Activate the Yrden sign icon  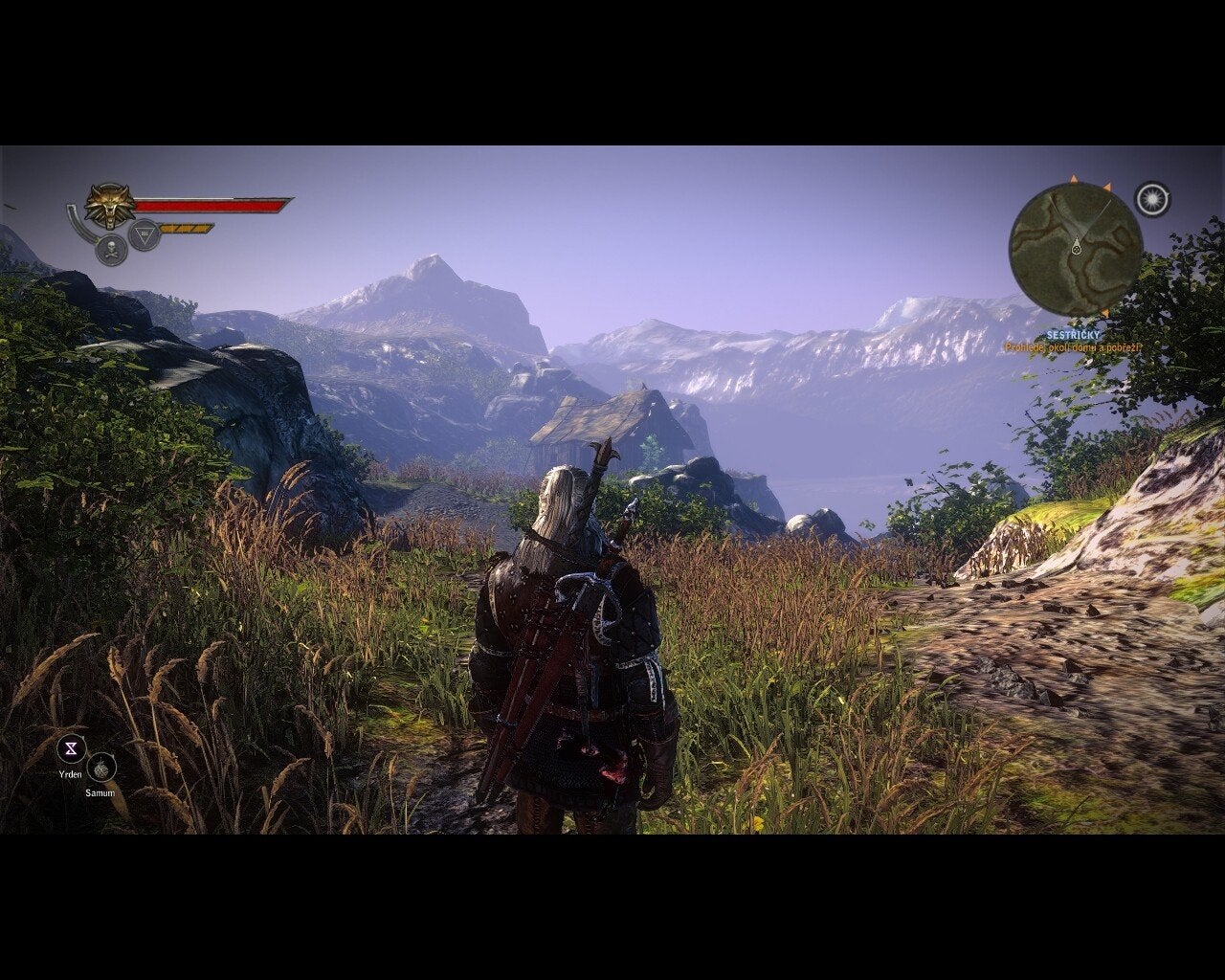71,748
